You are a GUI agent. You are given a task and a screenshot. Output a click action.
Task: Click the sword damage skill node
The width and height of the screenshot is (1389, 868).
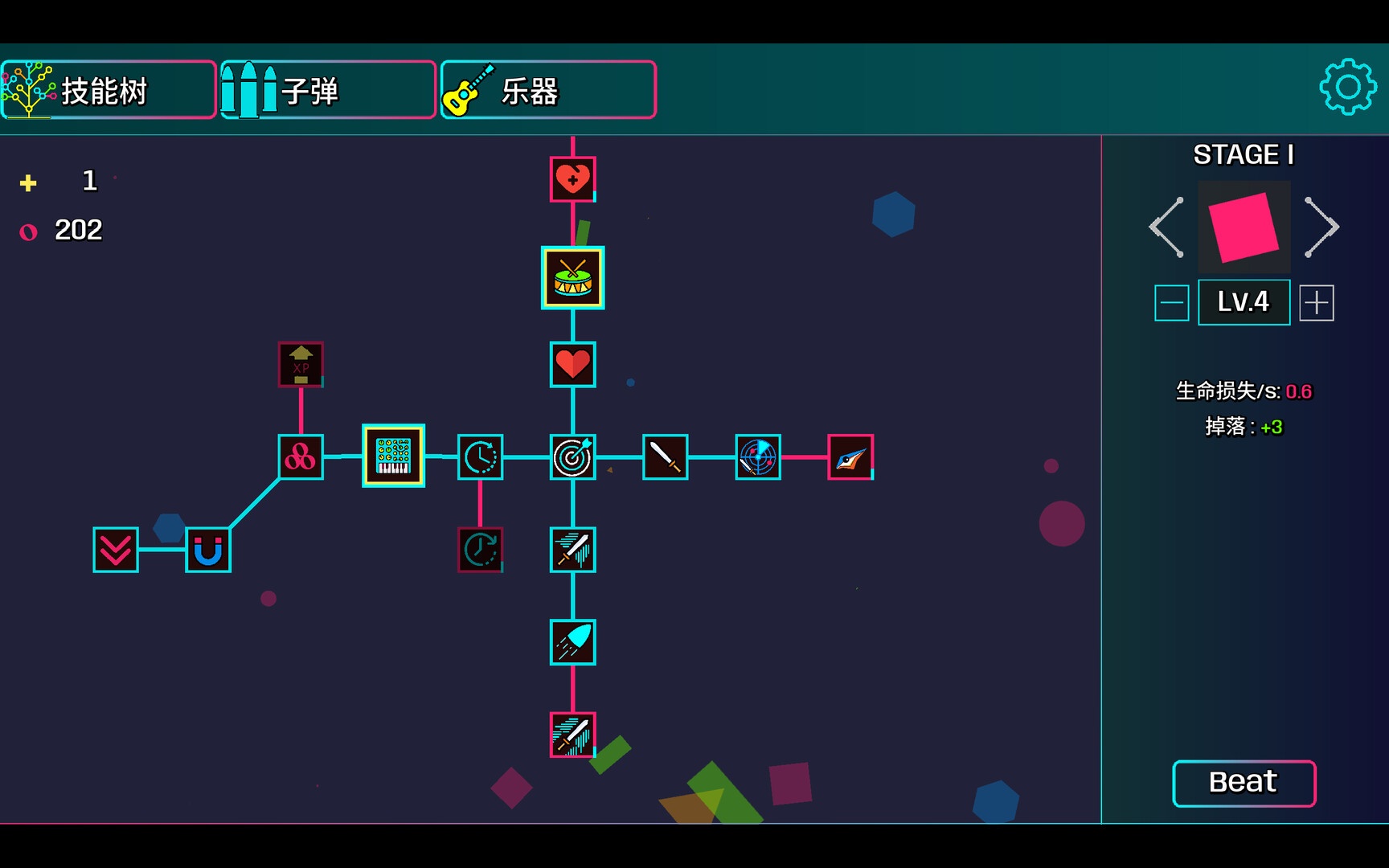coord(665,458)
